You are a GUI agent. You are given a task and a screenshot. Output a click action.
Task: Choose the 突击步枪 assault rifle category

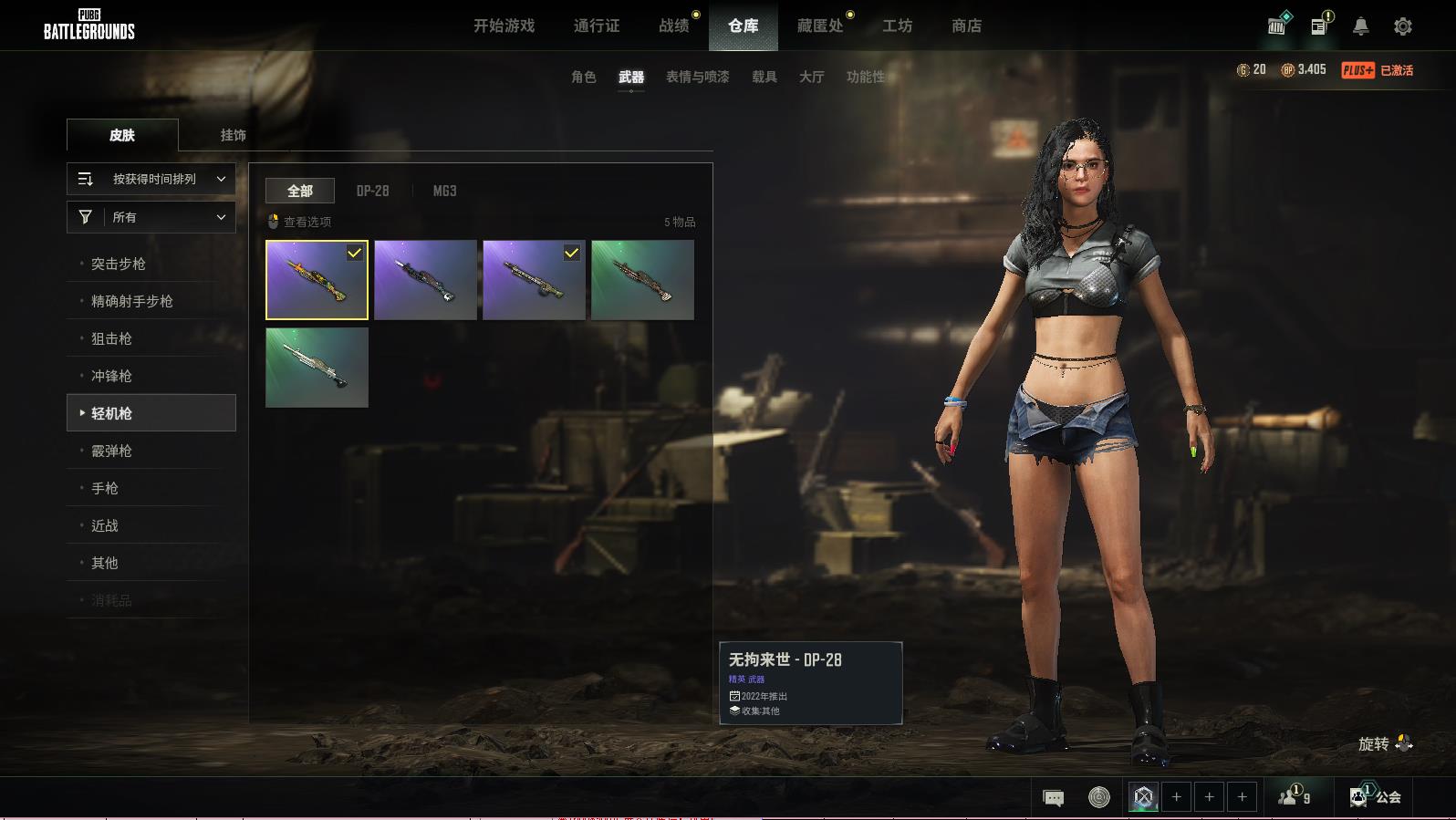pos(119,265)
